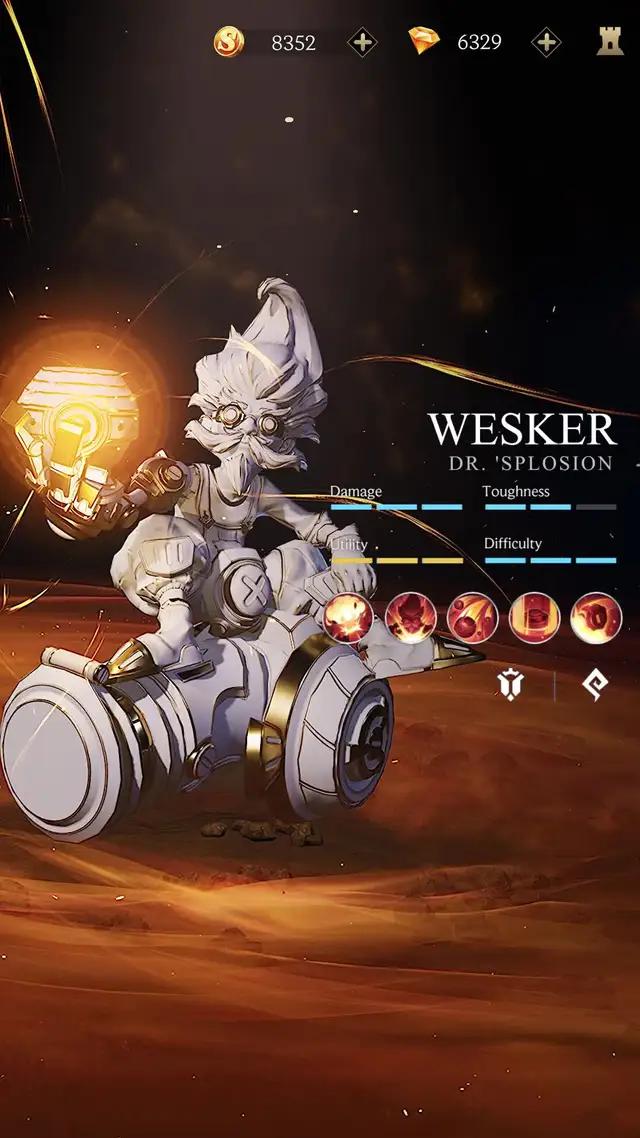The height and width of the screenshot is (1138, 640).
Task: View the fiery ring bomb ability
Action: 596,618
